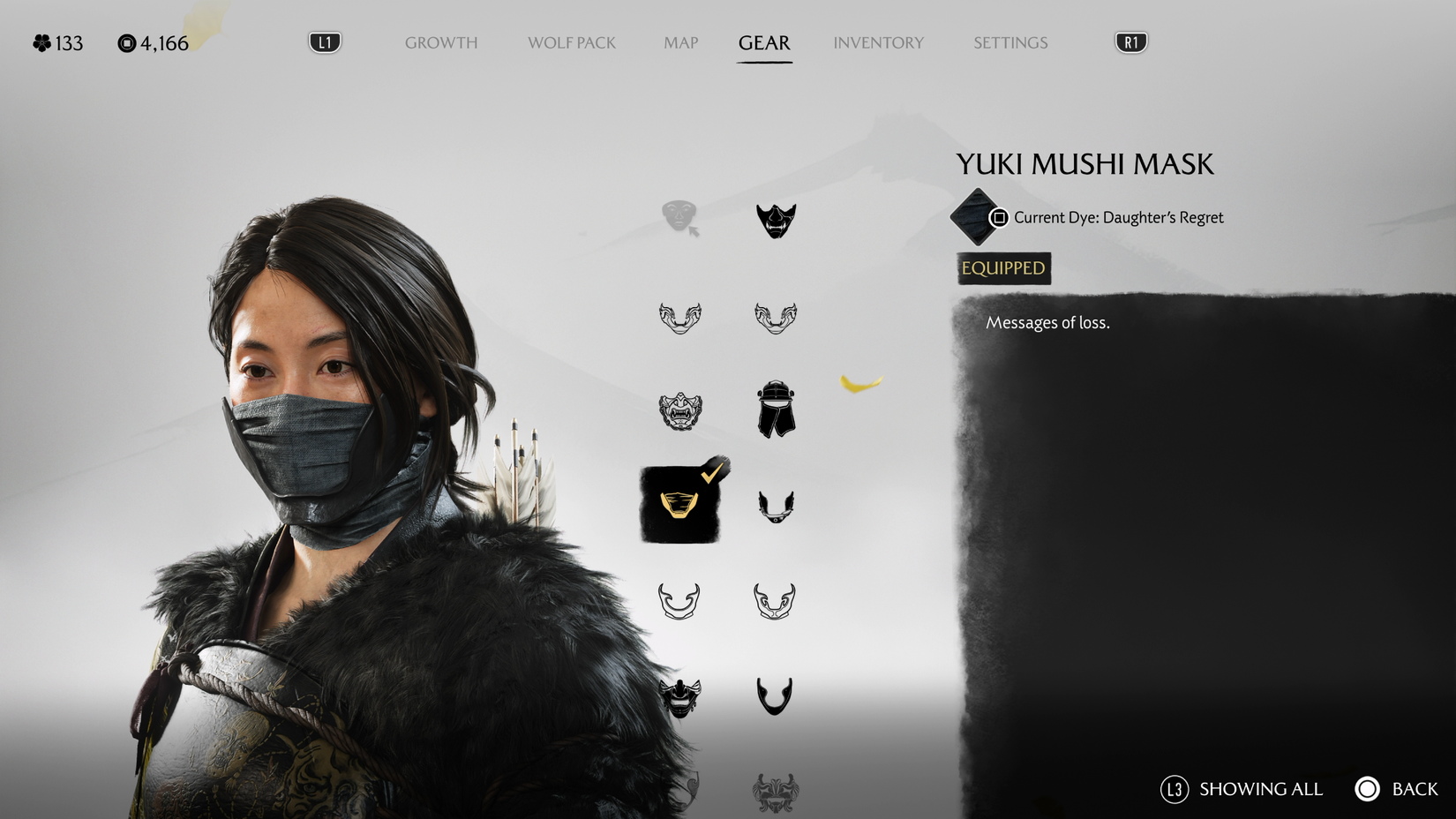Click the gold checkmark on the equipped mask
Viewport: 1456px width, 819px height.
[x=711, y=475]
